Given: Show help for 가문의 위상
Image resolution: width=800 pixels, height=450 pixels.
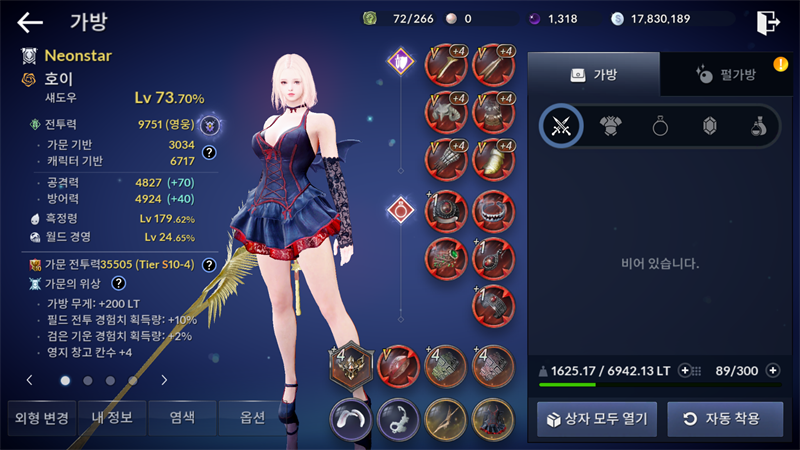Looking at the screenshot, I should (x=118, y=284).
